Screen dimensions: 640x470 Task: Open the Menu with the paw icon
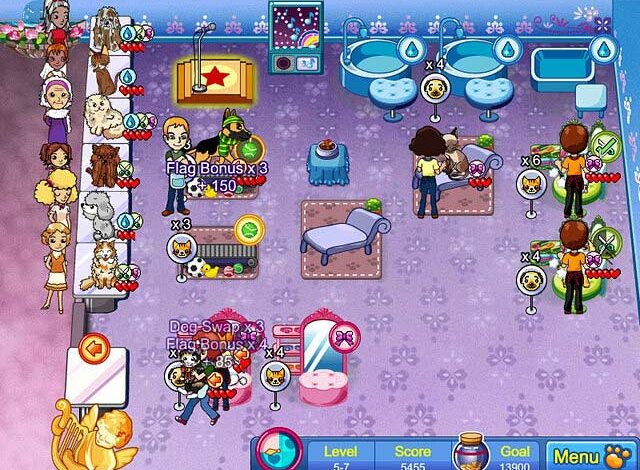point(590,456)
